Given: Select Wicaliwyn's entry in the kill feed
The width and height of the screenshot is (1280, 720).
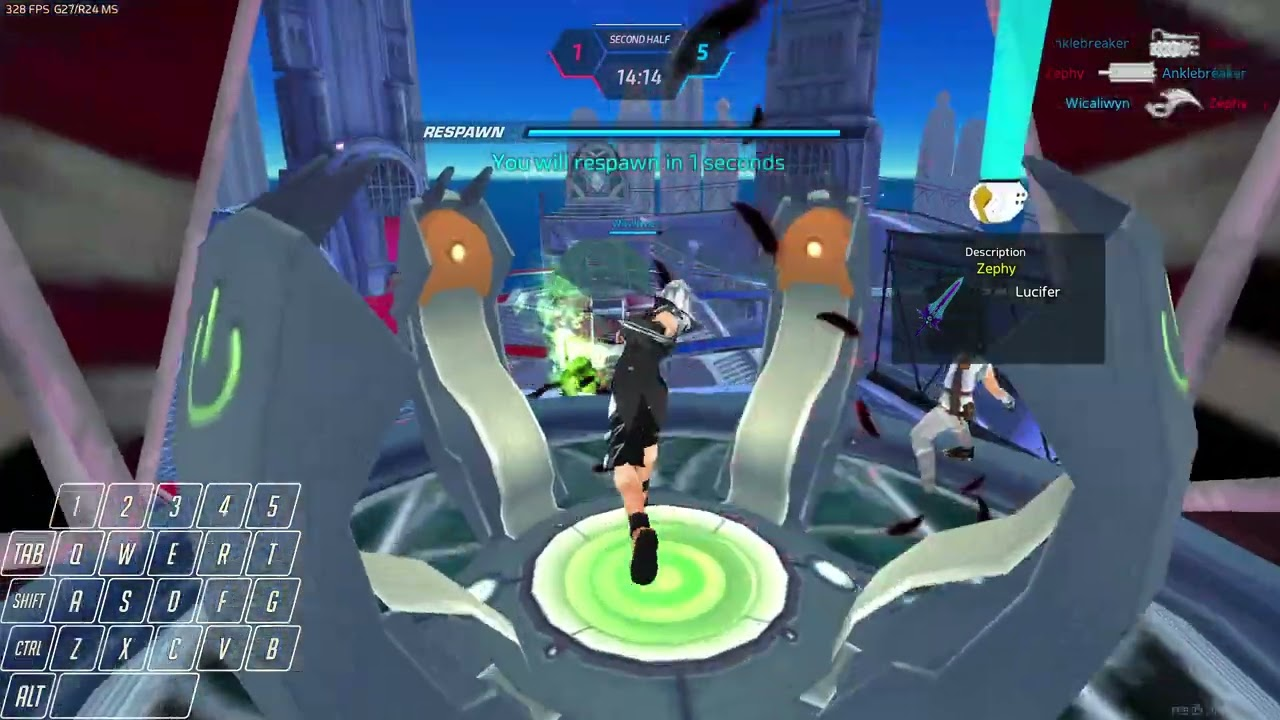Looking at the screenshot, I should point(1097,103).
